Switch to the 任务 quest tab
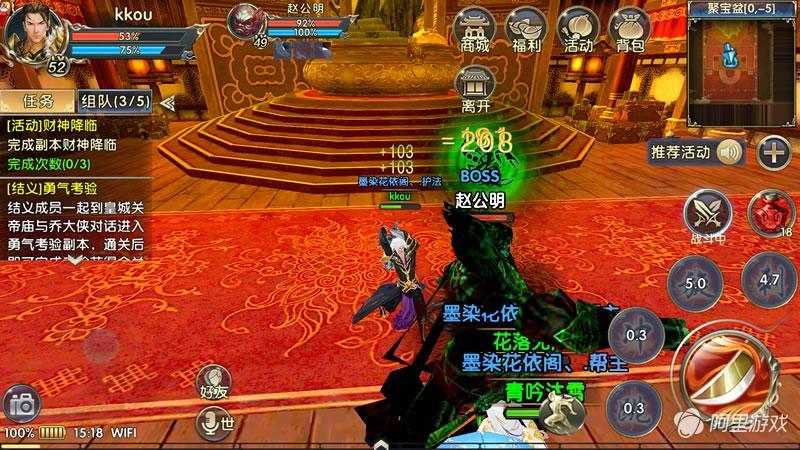800x450 pixels. (x=36, y=101)
